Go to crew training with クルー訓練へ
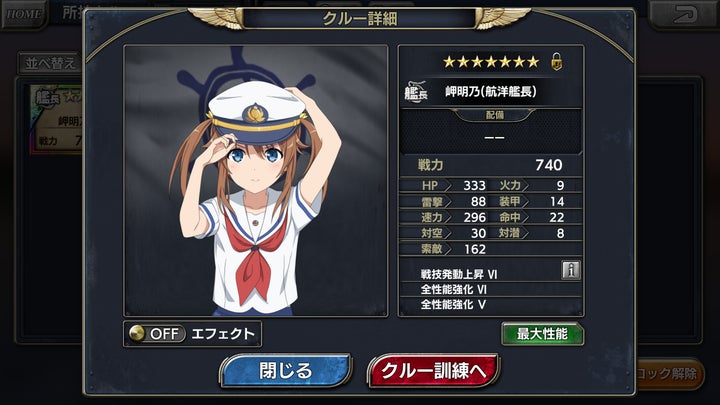 pyautogui.click(x=433, y=371)
